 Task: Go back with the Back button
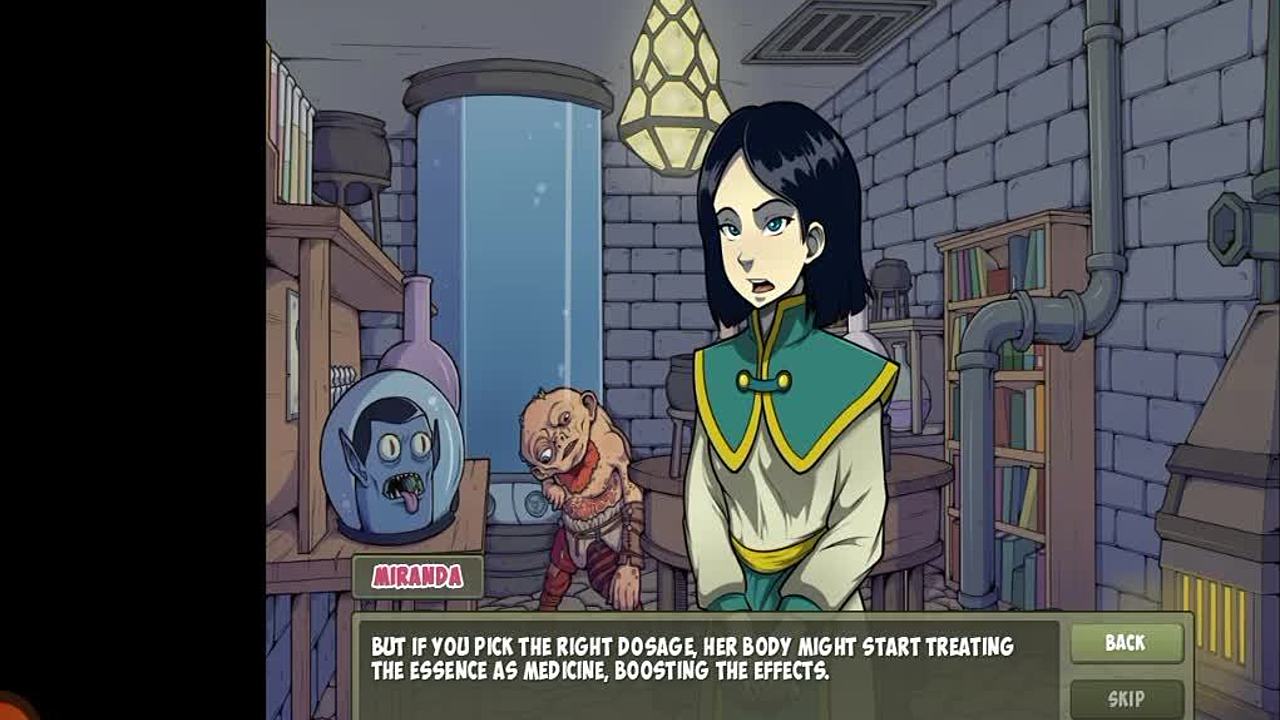[1126, 643]
